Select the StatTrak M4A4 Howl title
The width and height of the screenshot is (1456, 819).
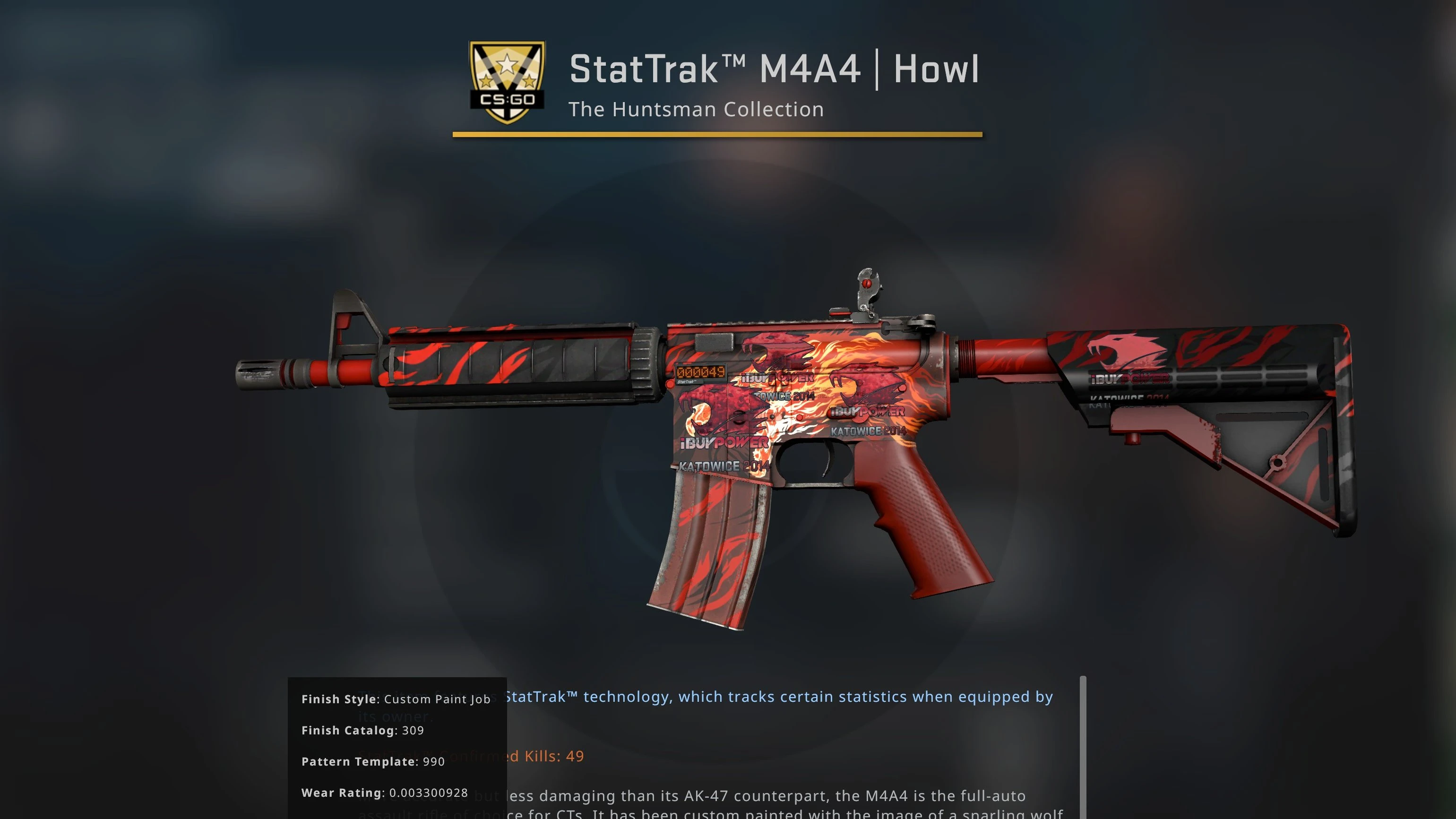[773, 69]
